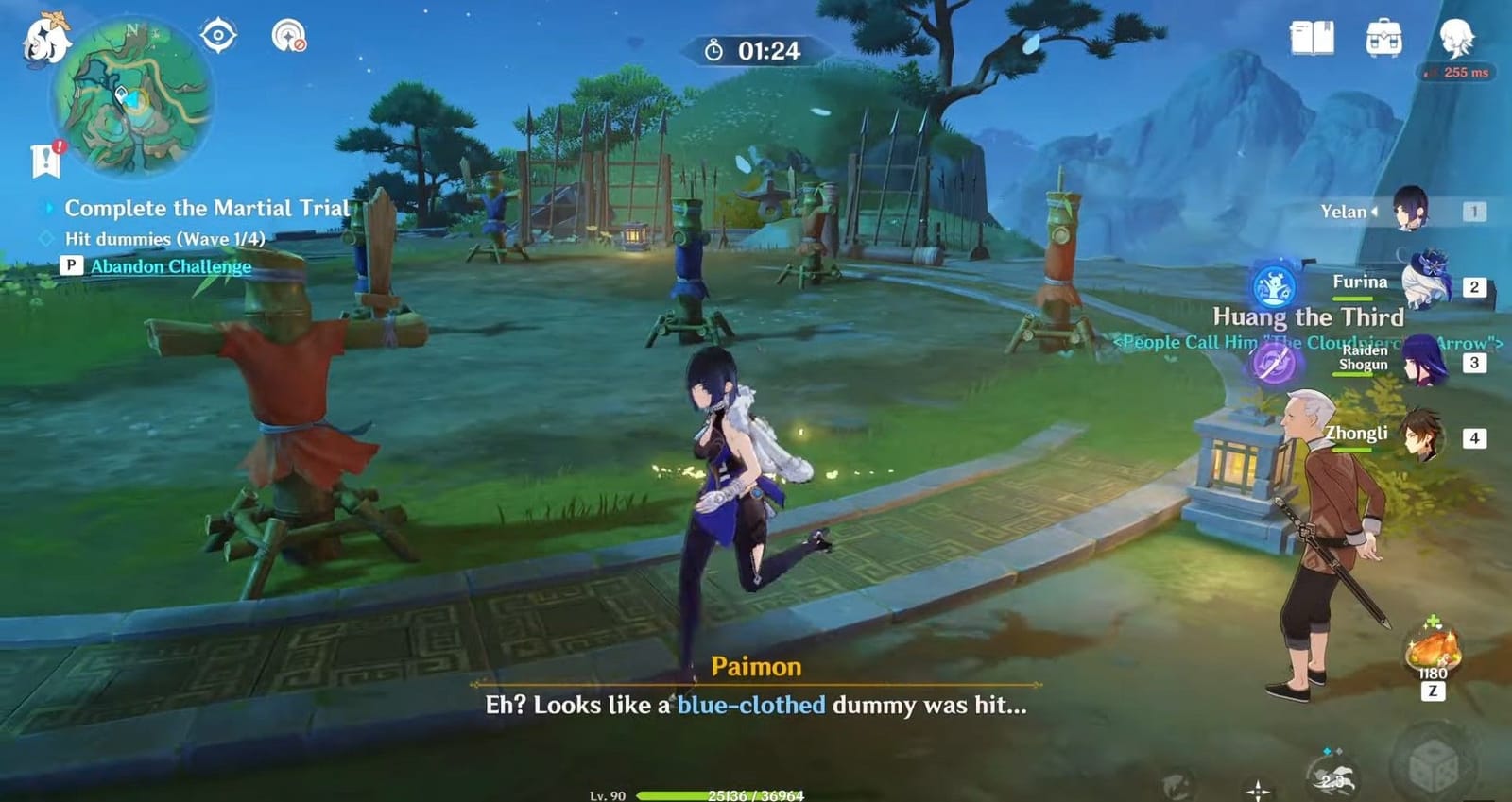Activate the Elemental Sight eye icon

tap(218, 33)
